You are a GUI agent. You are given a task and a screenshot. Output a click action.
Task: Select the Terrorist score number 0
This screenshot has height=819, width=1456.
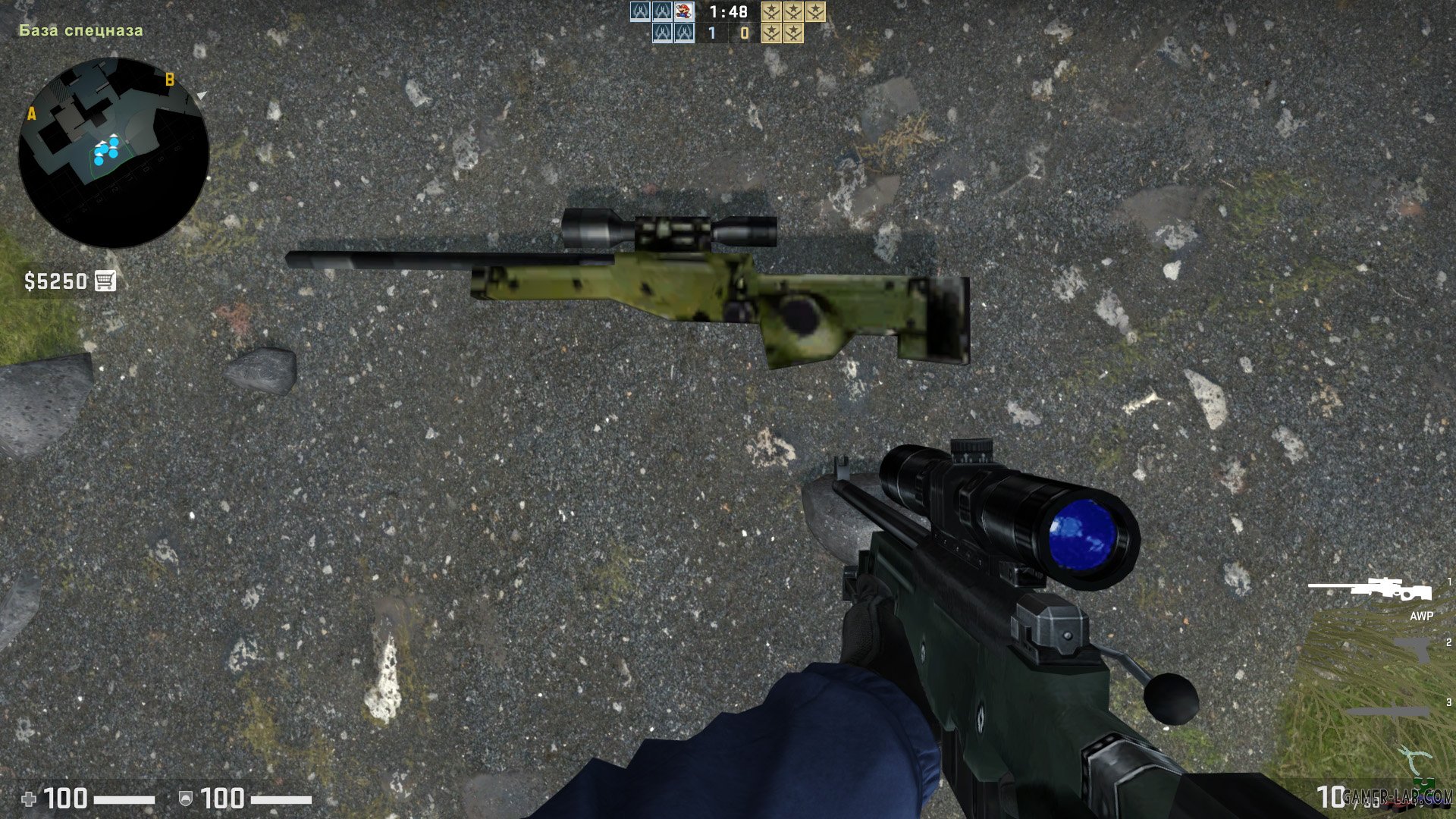(744, 33)
